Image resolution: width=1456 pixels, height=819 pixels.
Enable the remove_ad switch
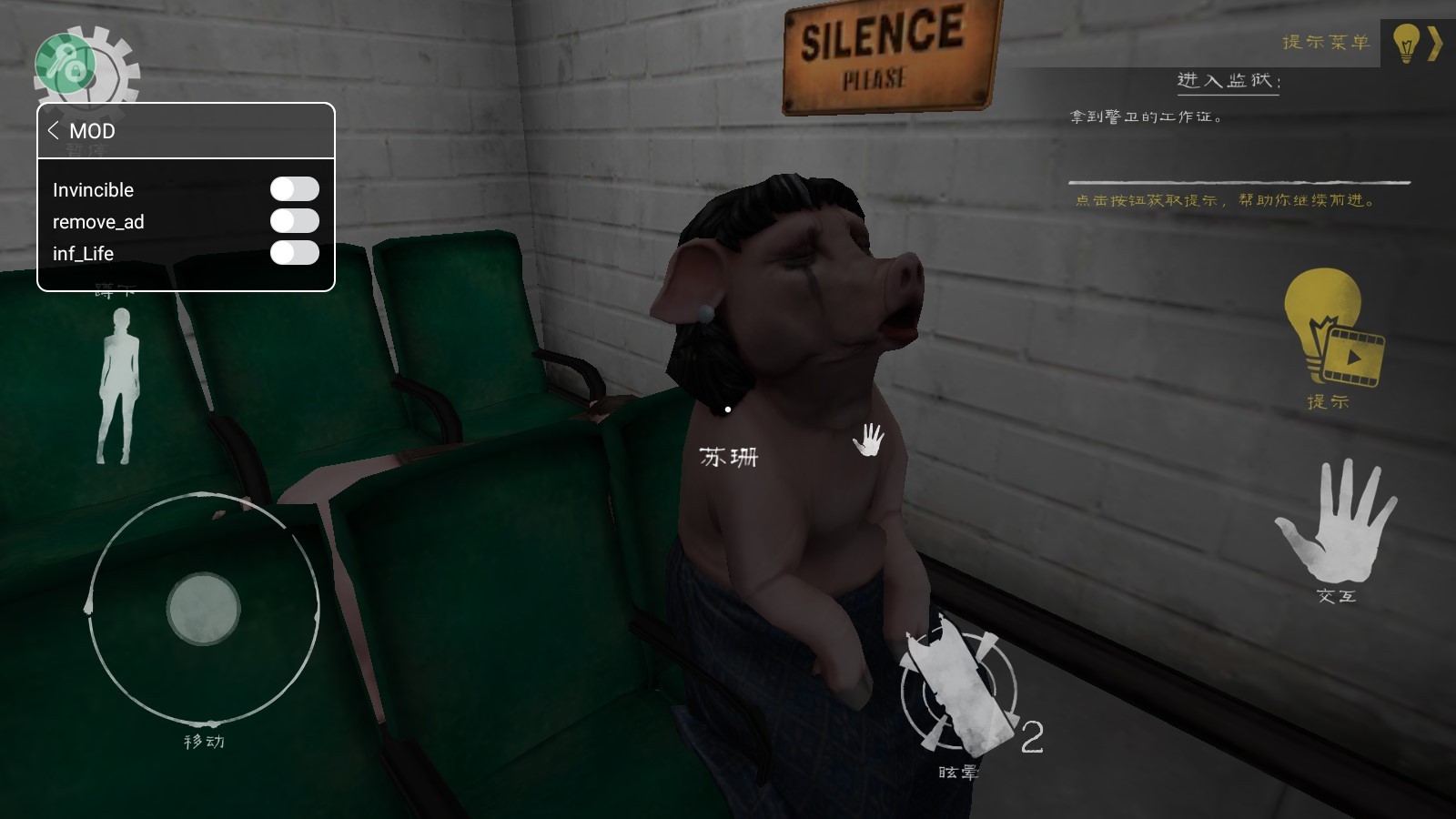pos(294,221)
